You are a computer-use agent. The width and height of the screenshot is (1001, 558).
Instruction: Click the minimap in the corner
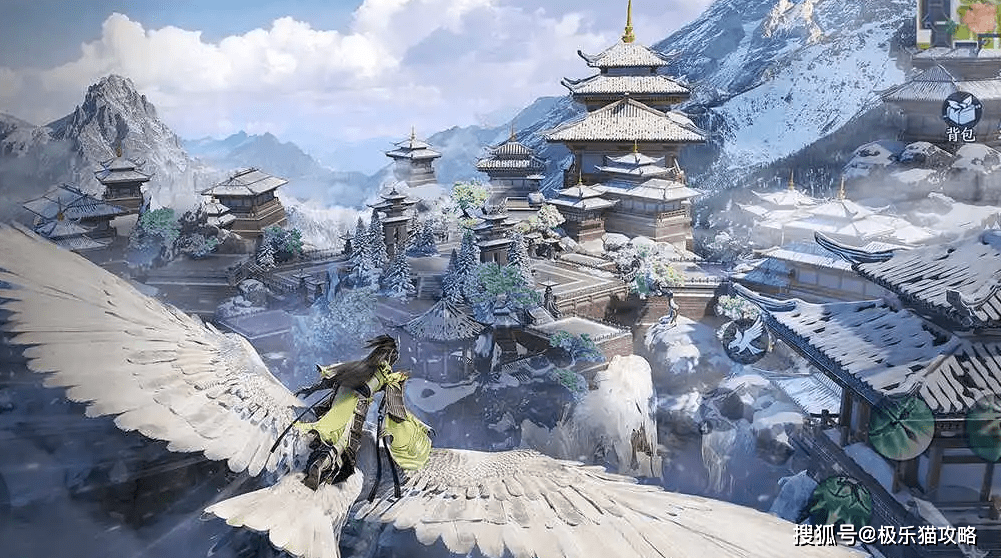[959, 22]
